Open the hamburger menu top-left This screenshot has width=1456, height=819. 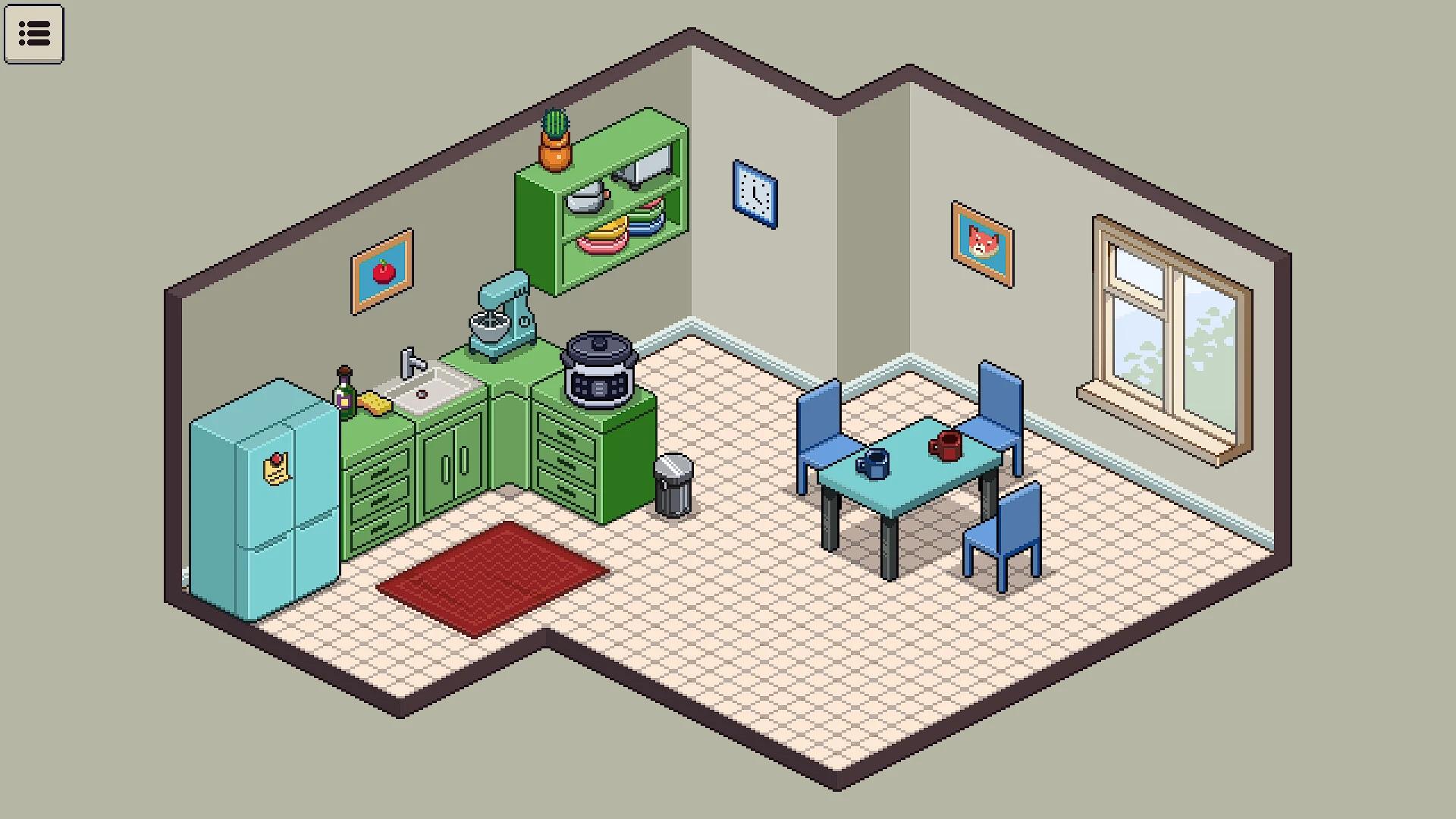pyautogui.click(x=34, y=34)
